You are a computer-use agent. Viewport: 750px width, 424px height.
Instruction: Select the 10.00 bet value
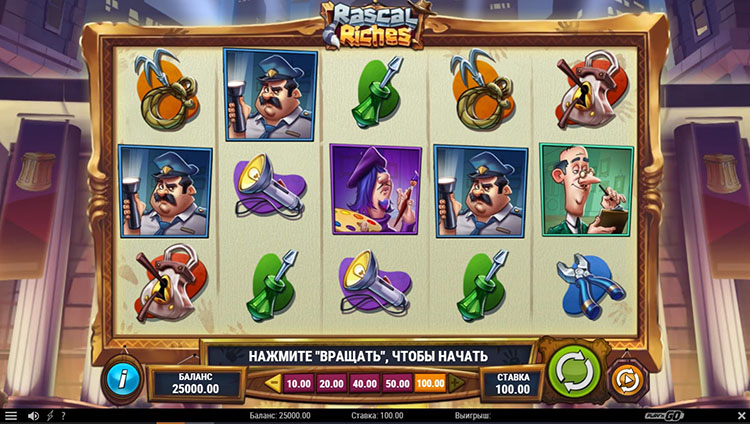[x=298, y=383]
